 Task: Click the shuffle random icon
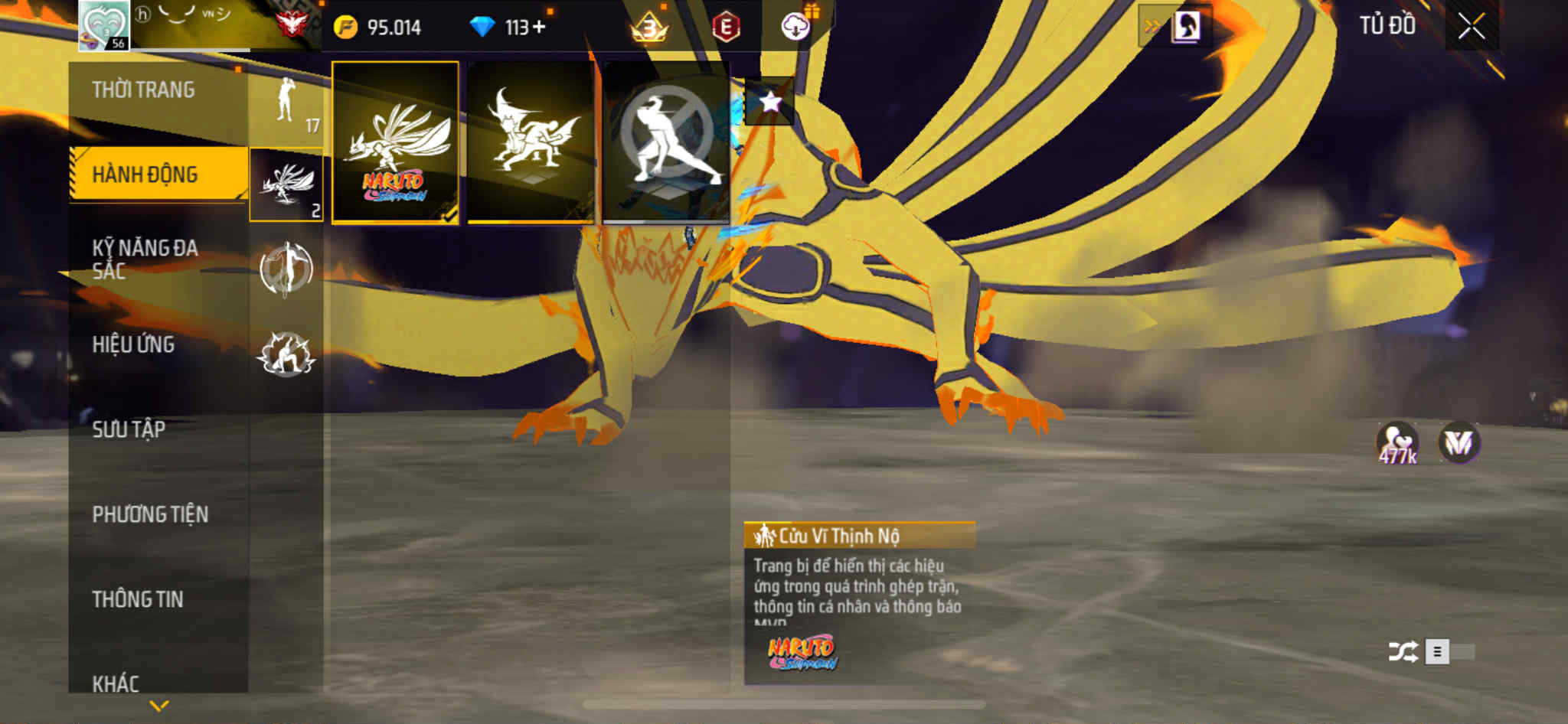1403,652
